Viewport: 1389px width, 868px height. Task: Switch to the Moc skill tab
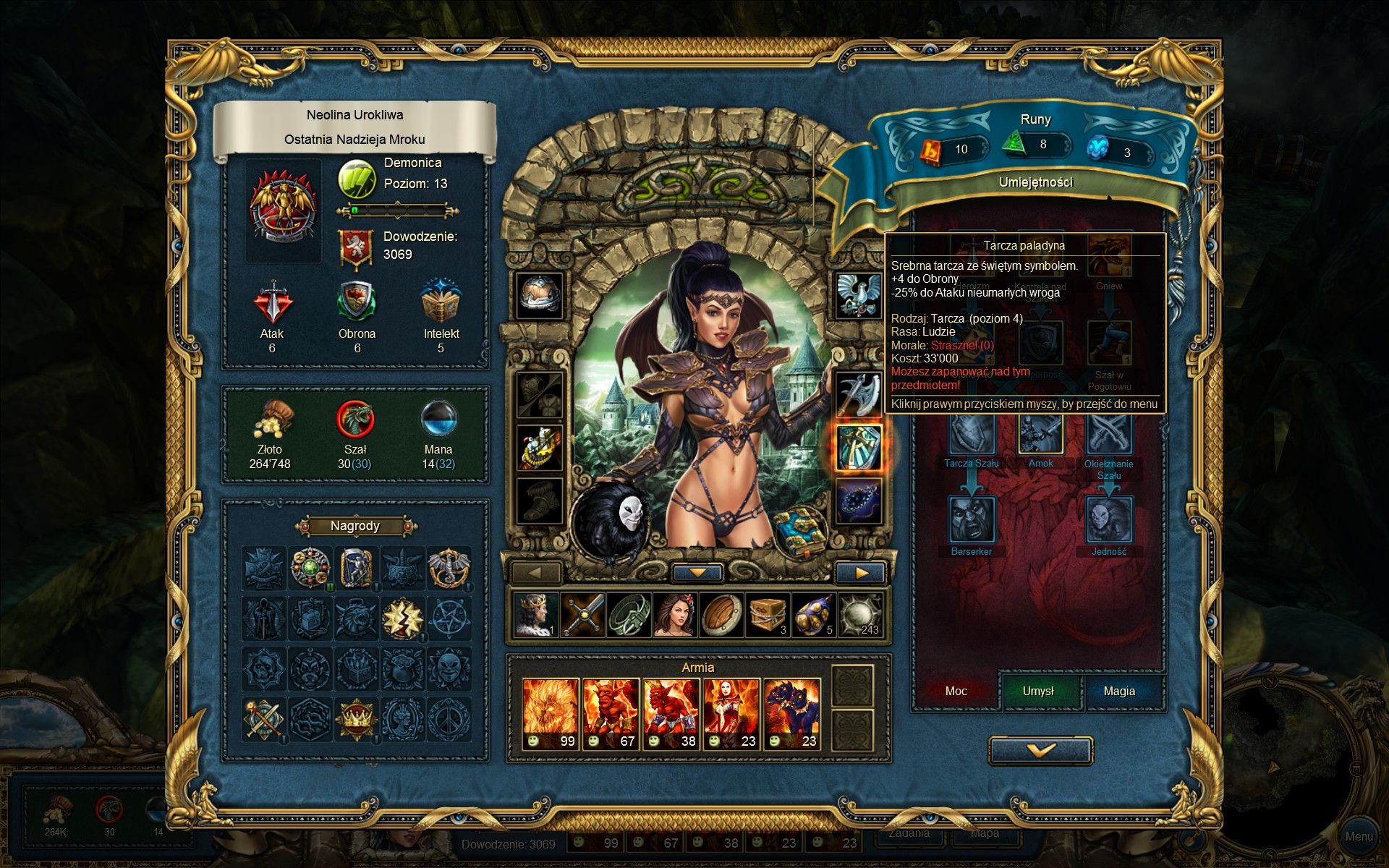pyautogui.click(x=956, y=692)
